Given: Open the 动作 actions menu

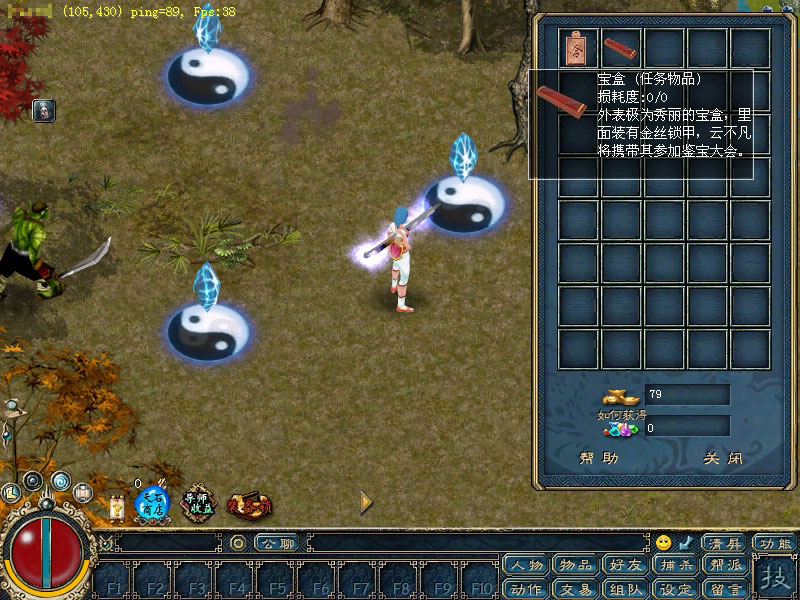Looking at the screenshot, I should [x=527, y=589].
